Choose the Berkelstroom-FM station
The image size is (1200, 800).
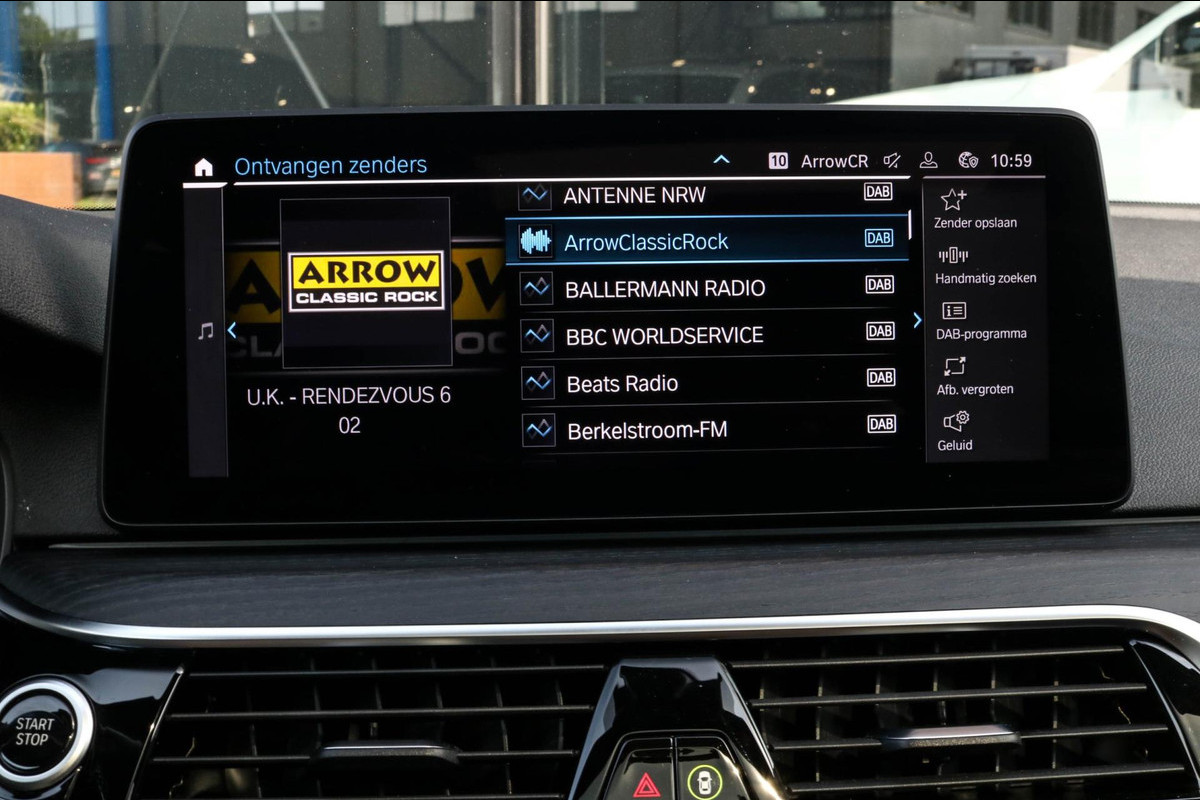point(705,430)
